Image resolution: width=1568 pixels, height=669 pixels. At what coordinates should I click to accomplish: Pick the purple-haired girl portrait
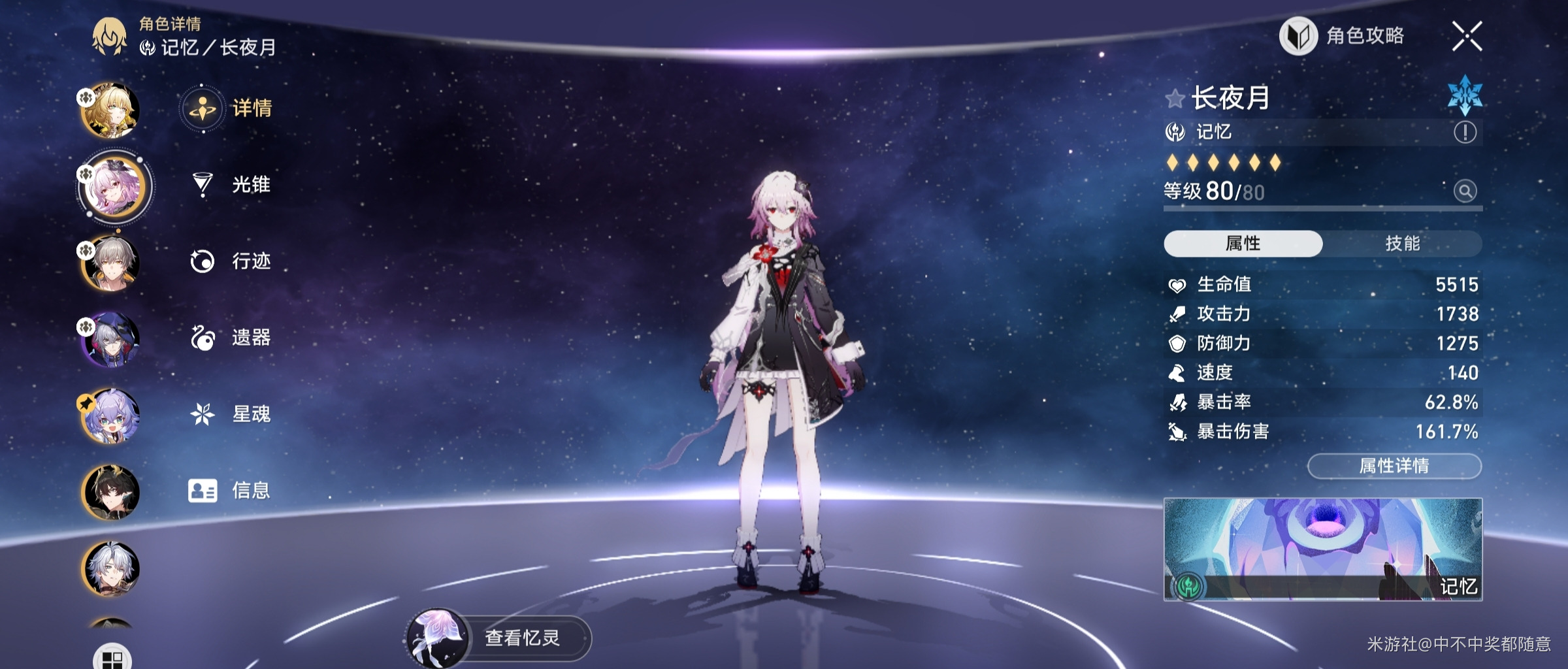point(110,416)
